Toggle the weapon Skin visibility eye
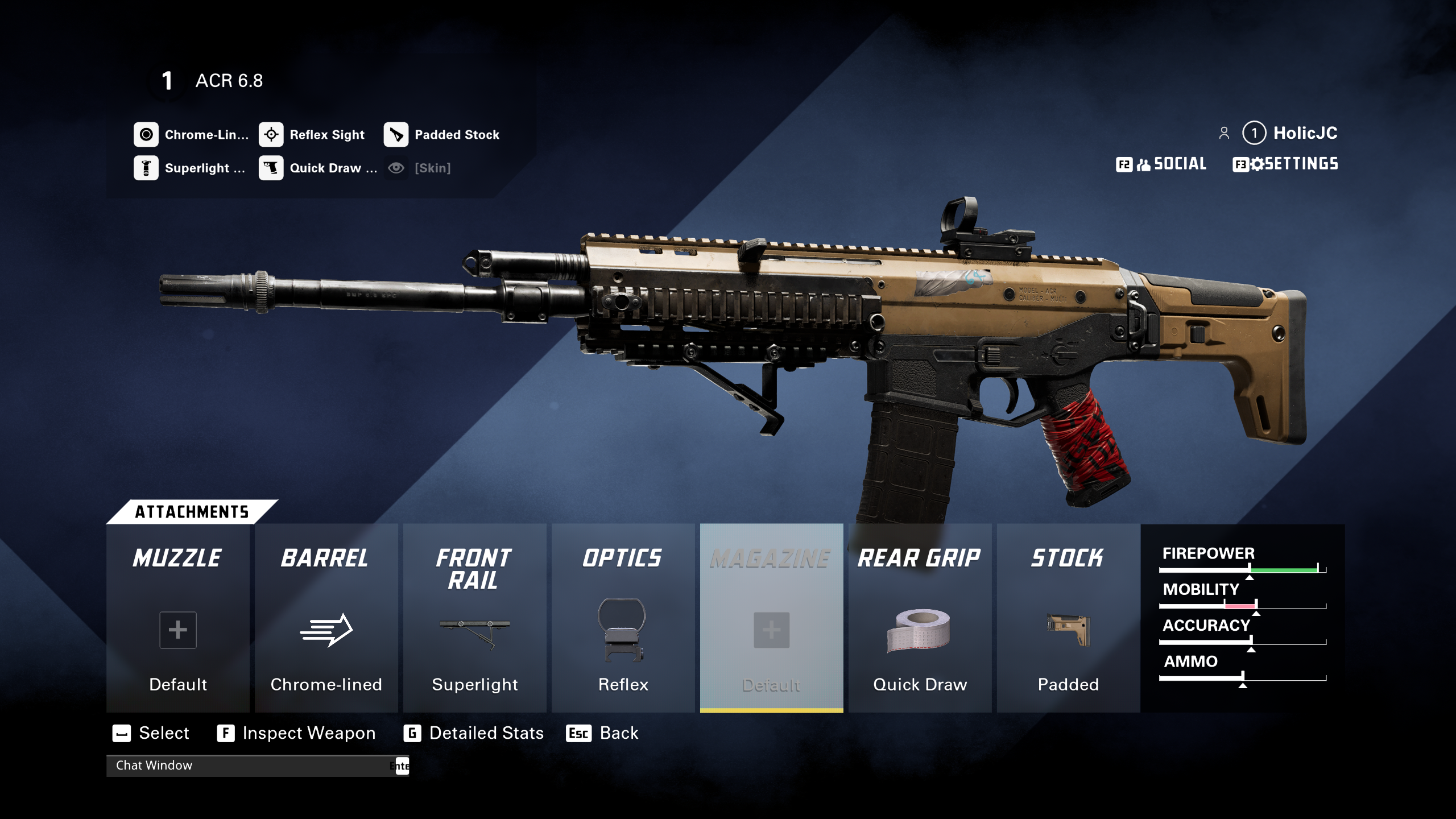Screen dimensions: 1456x819 [x=396, y=168]
